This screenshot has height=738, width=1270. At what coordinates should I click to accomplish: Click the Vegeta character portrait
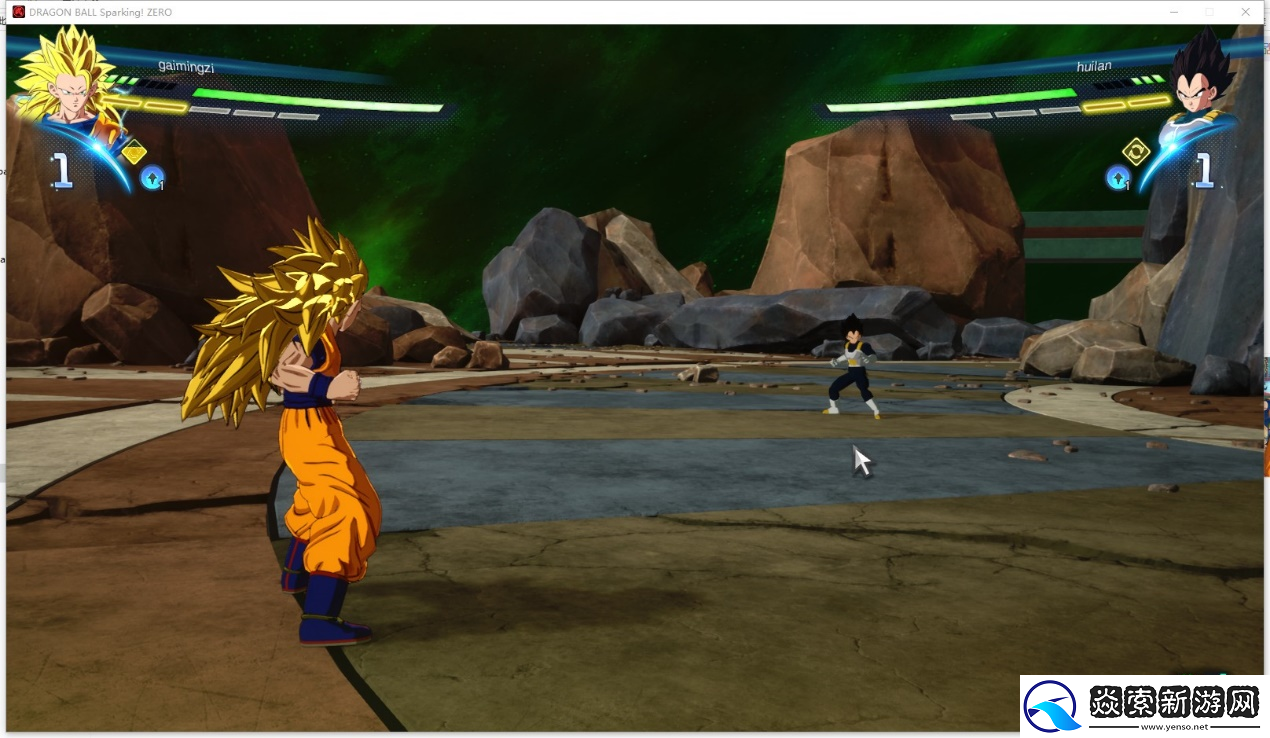coord(1198,80)
